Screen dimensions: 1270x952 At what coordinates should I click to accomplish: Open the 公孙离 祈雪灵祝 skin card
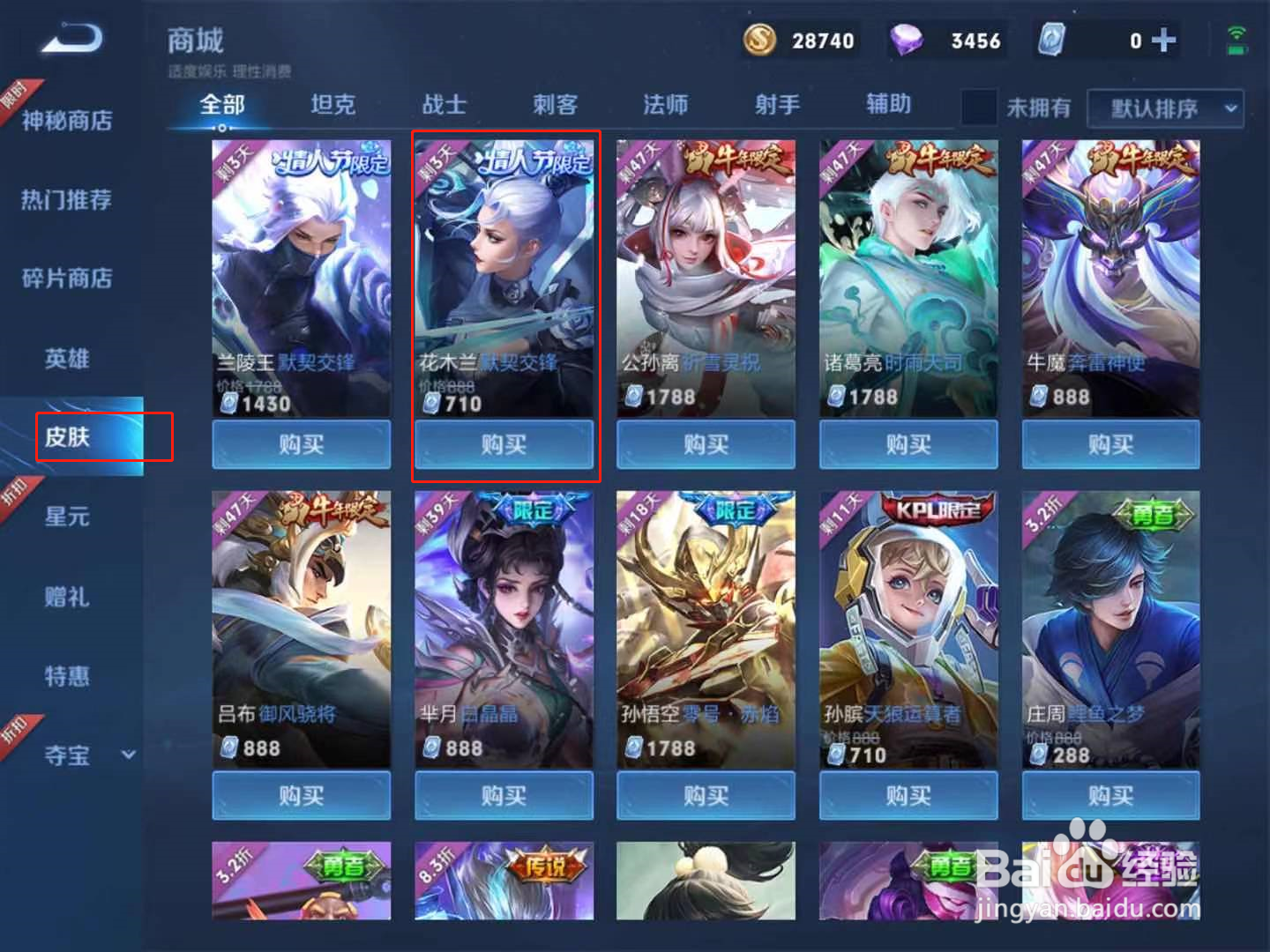click(x=706, y=273)
